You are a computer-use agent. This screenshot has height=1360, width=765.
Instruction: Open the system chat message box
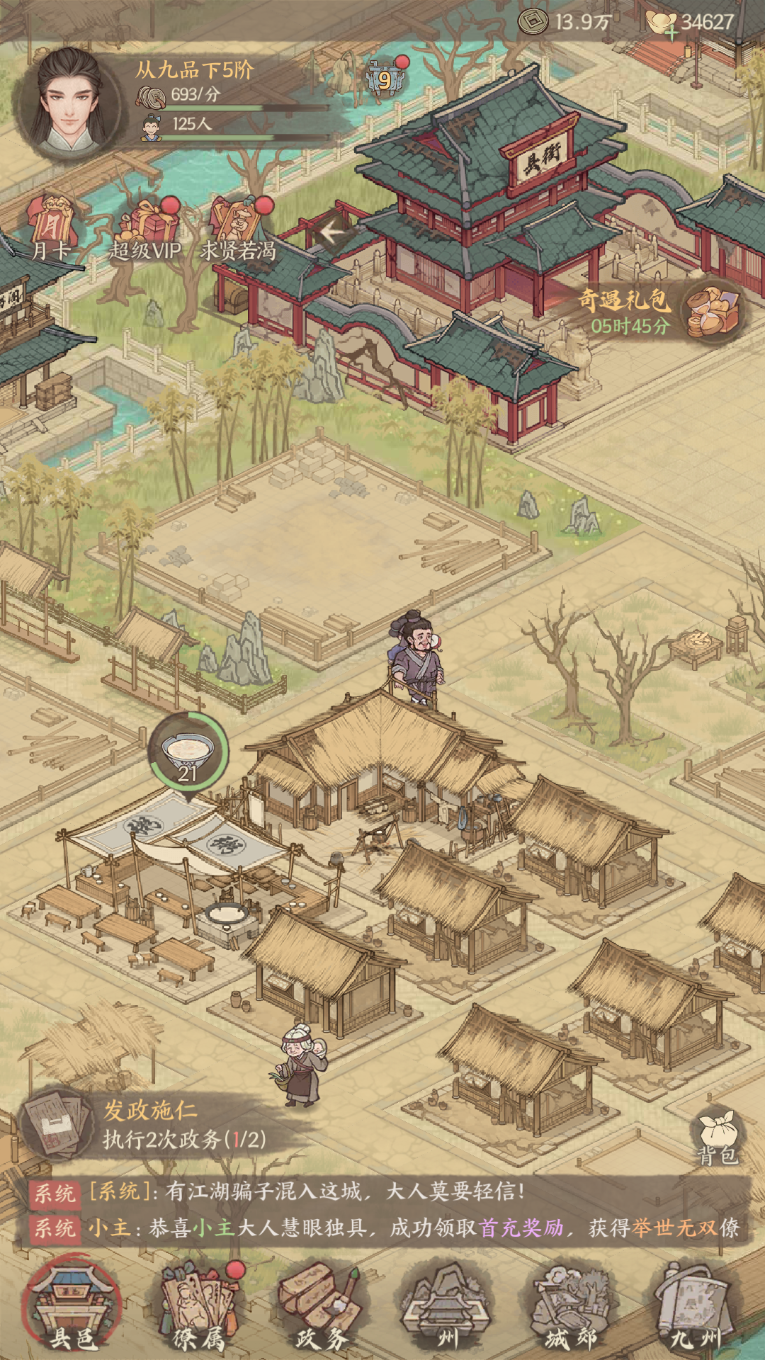pos(385,1210)
